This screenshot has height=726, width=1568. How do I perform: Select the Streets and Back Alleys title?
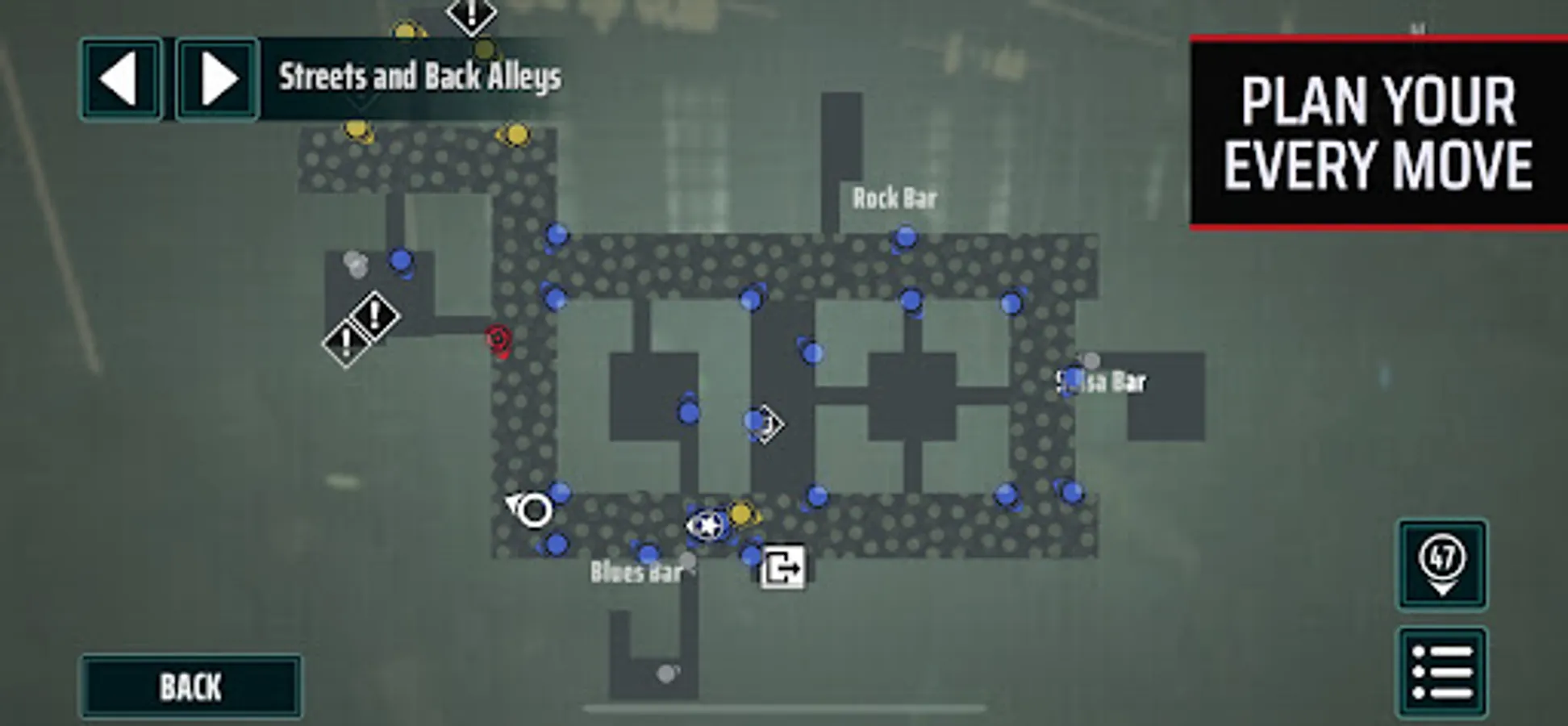(x=419, y=77)
